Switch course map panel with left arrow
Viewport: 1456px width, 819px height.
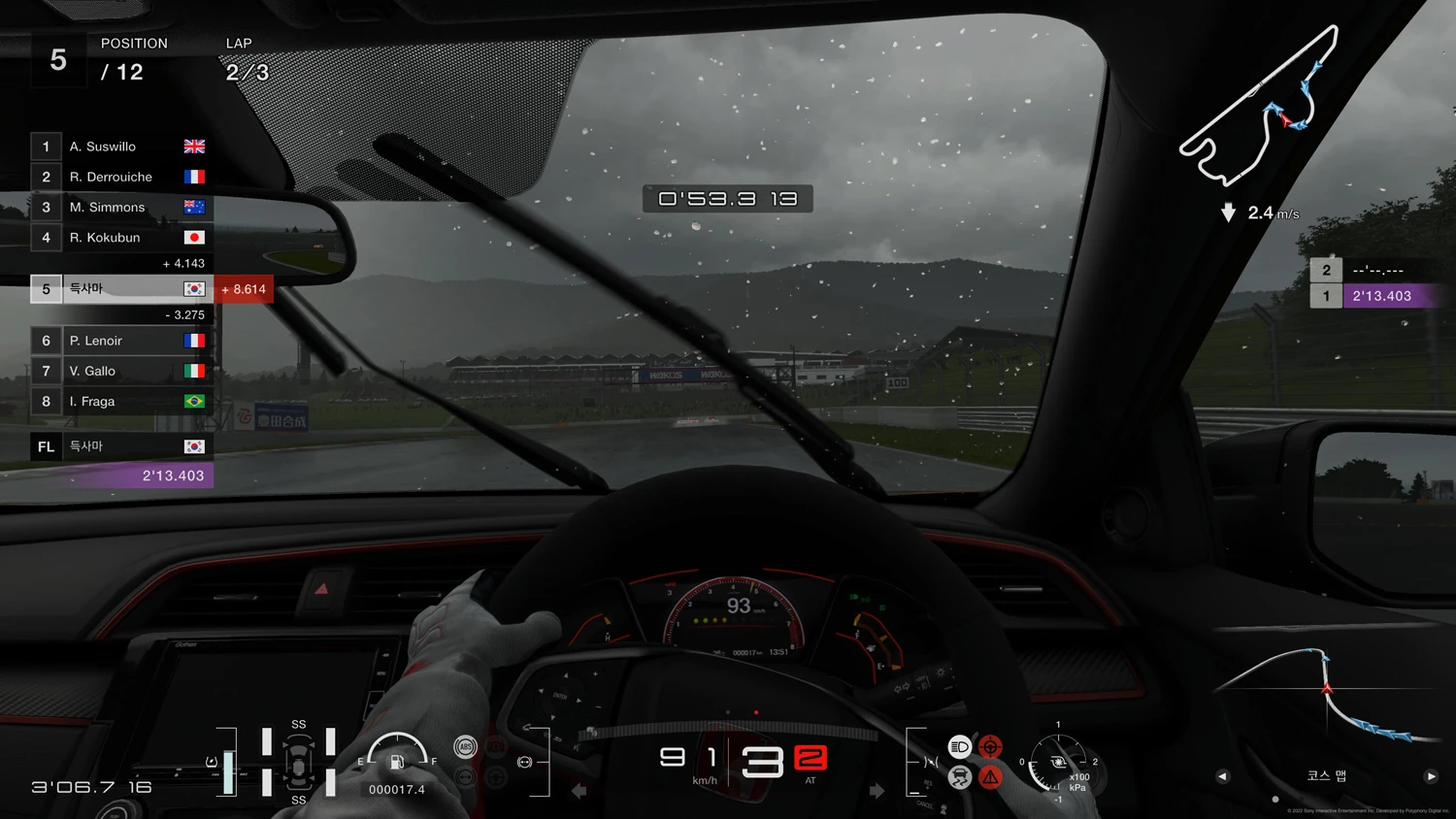click(1222, 776)
